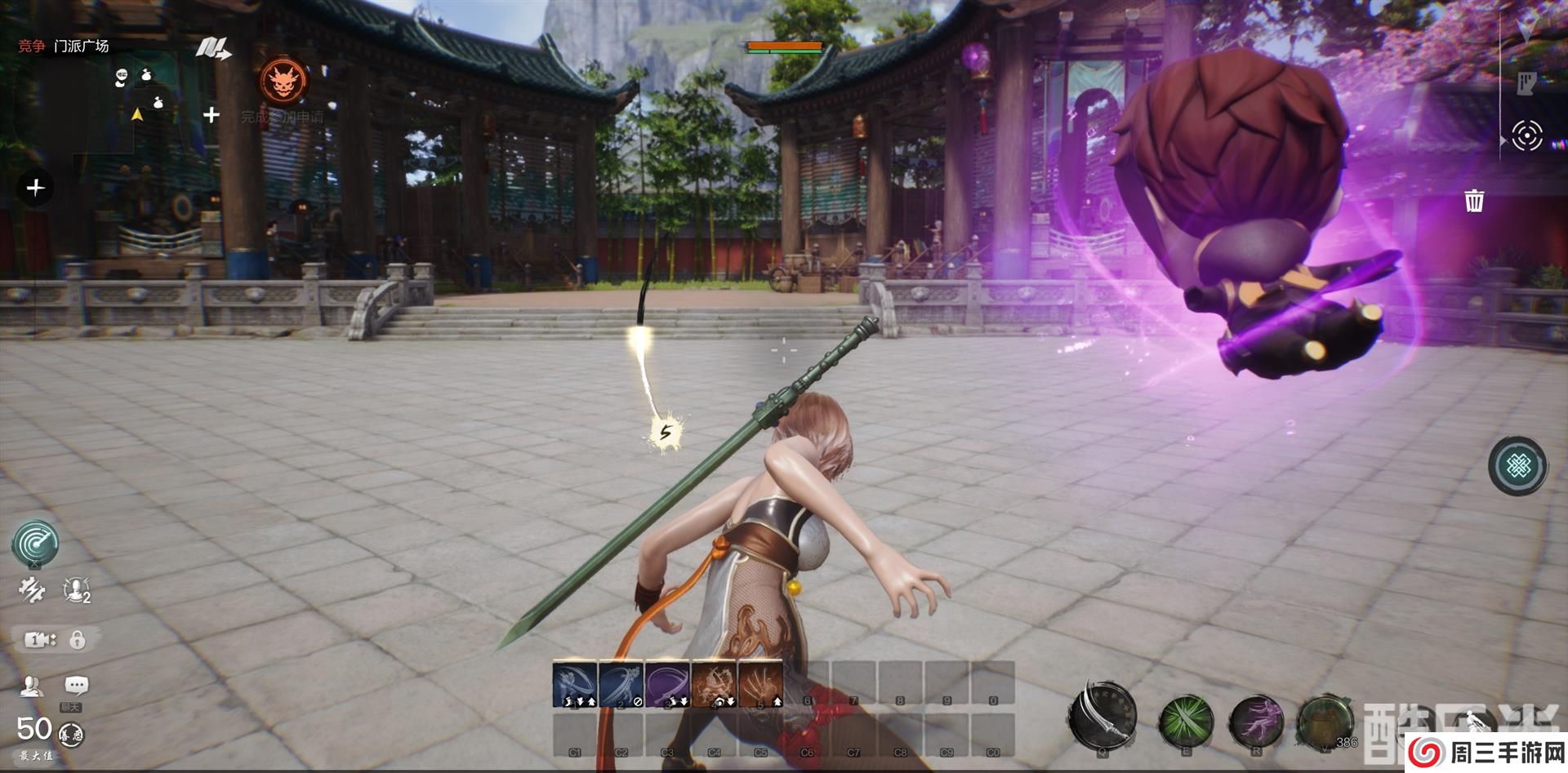The image size is (1568, 773).
Task: Trigger the purple arc slash skill
Action: (x=668, y=684)
